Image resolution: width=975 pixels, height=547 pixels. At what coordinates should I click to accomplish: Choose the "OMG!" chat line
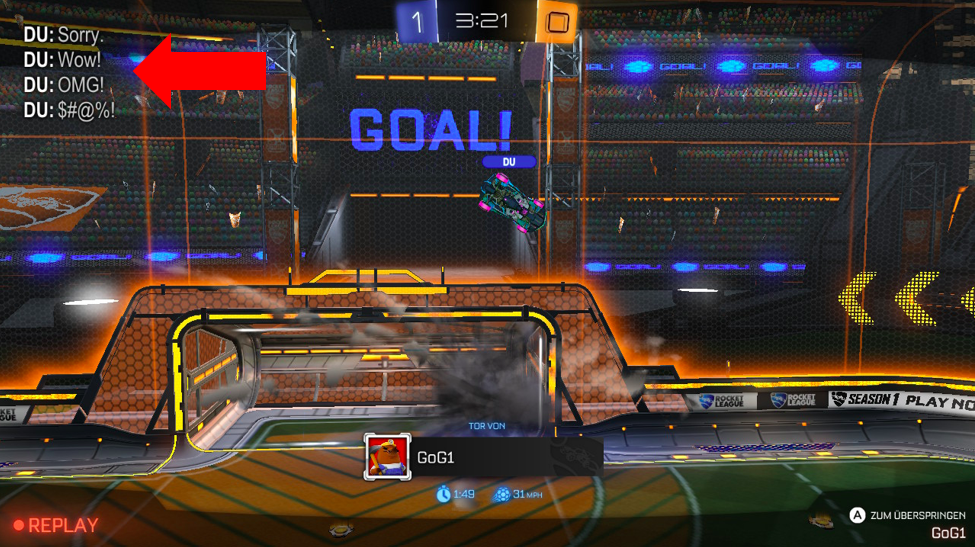64,85
